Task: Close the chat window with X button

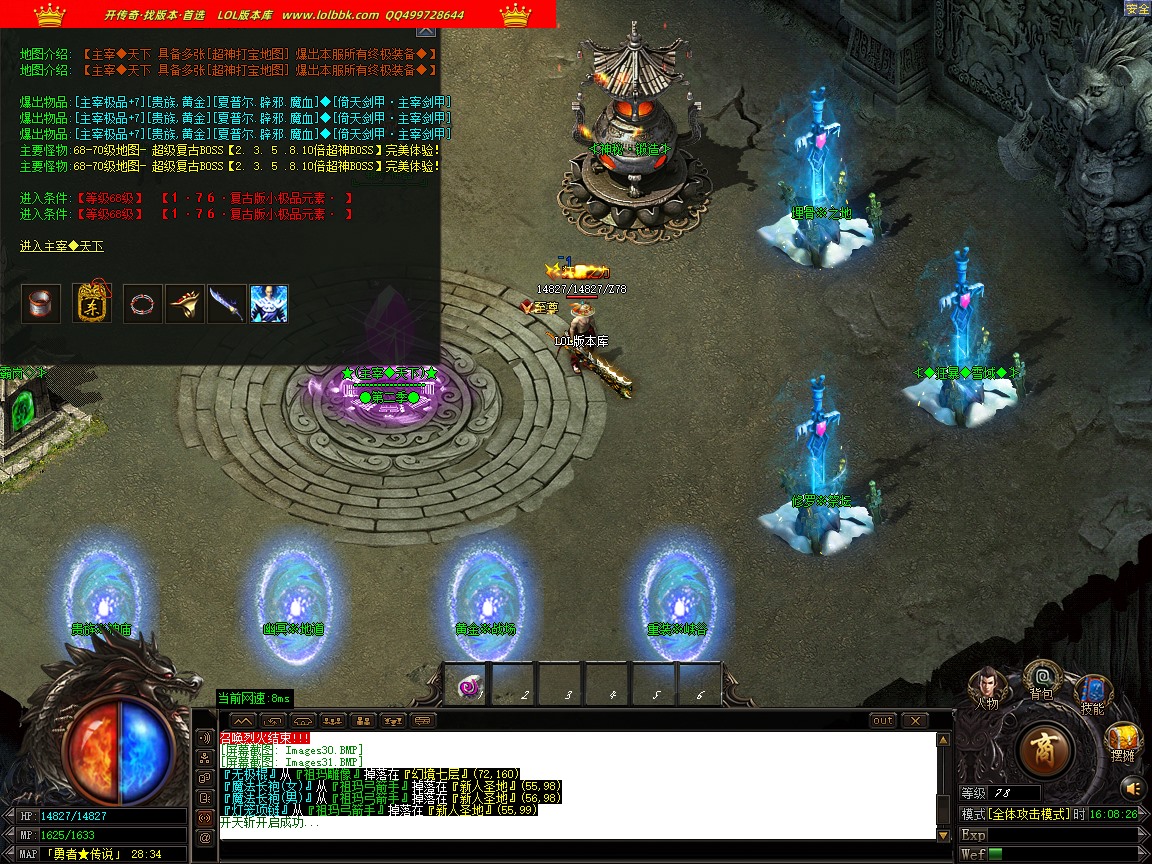Action: pyautogui.click(x=915, y=720)
